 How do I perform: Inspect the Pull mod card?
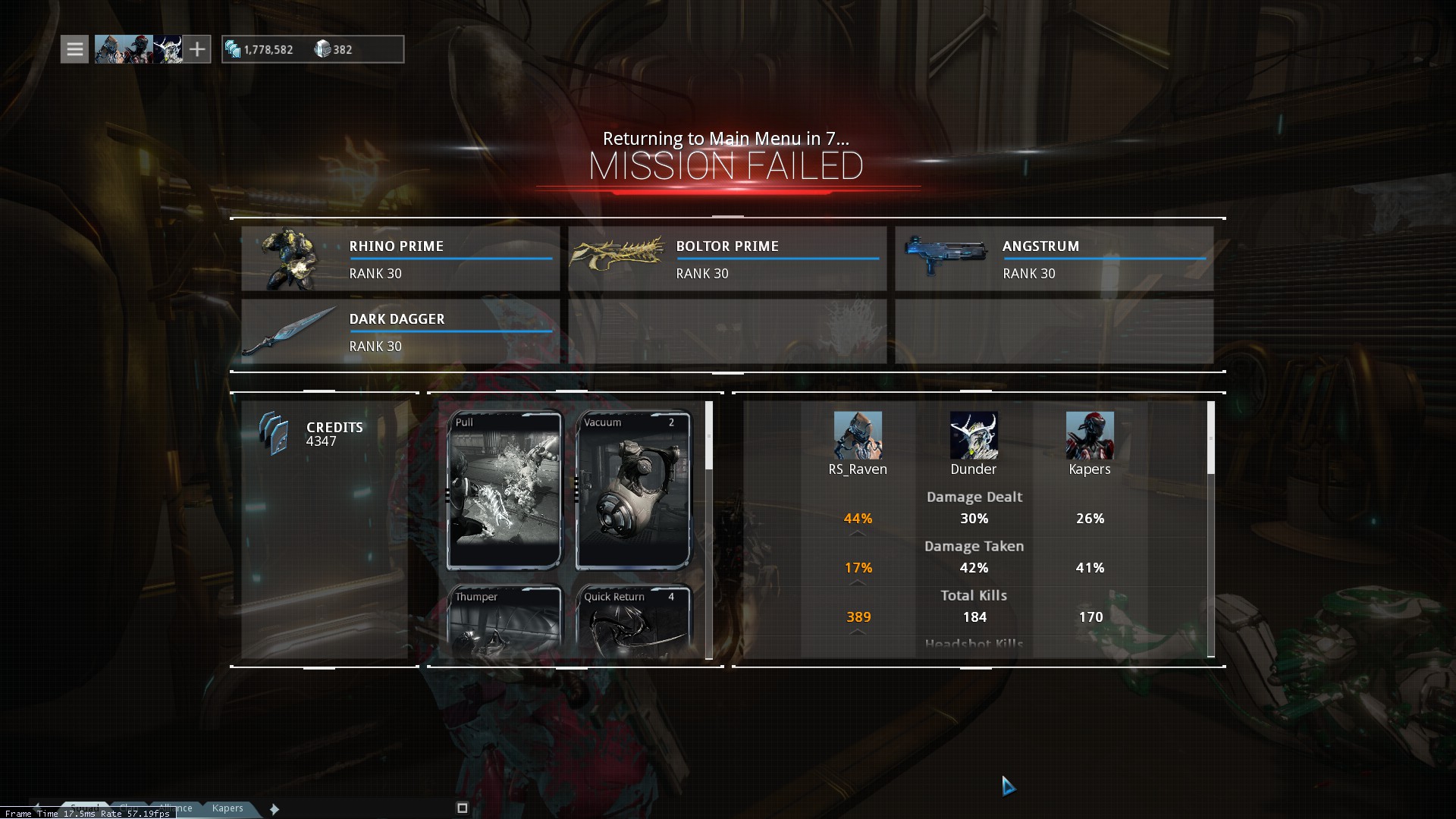504,490
